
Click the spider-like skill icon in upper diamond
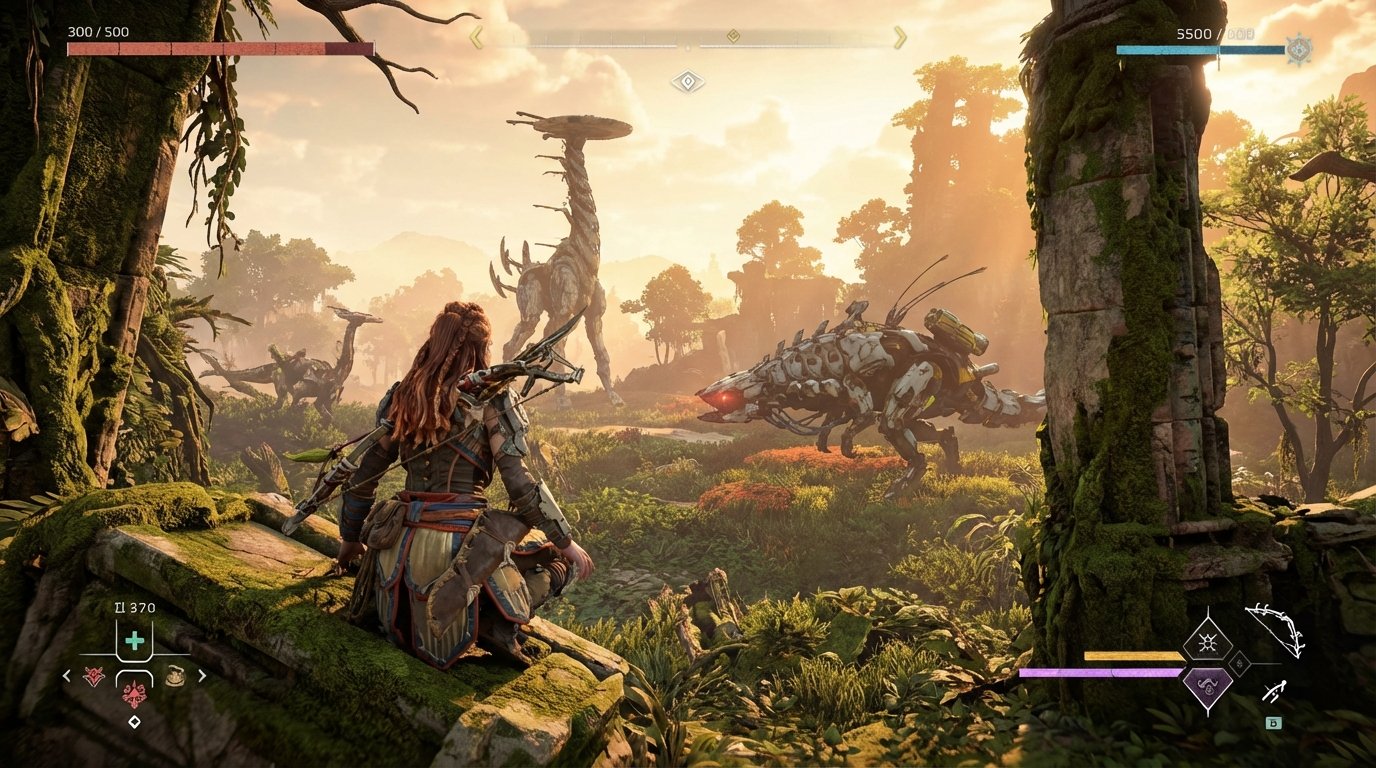pos(1206,642)
